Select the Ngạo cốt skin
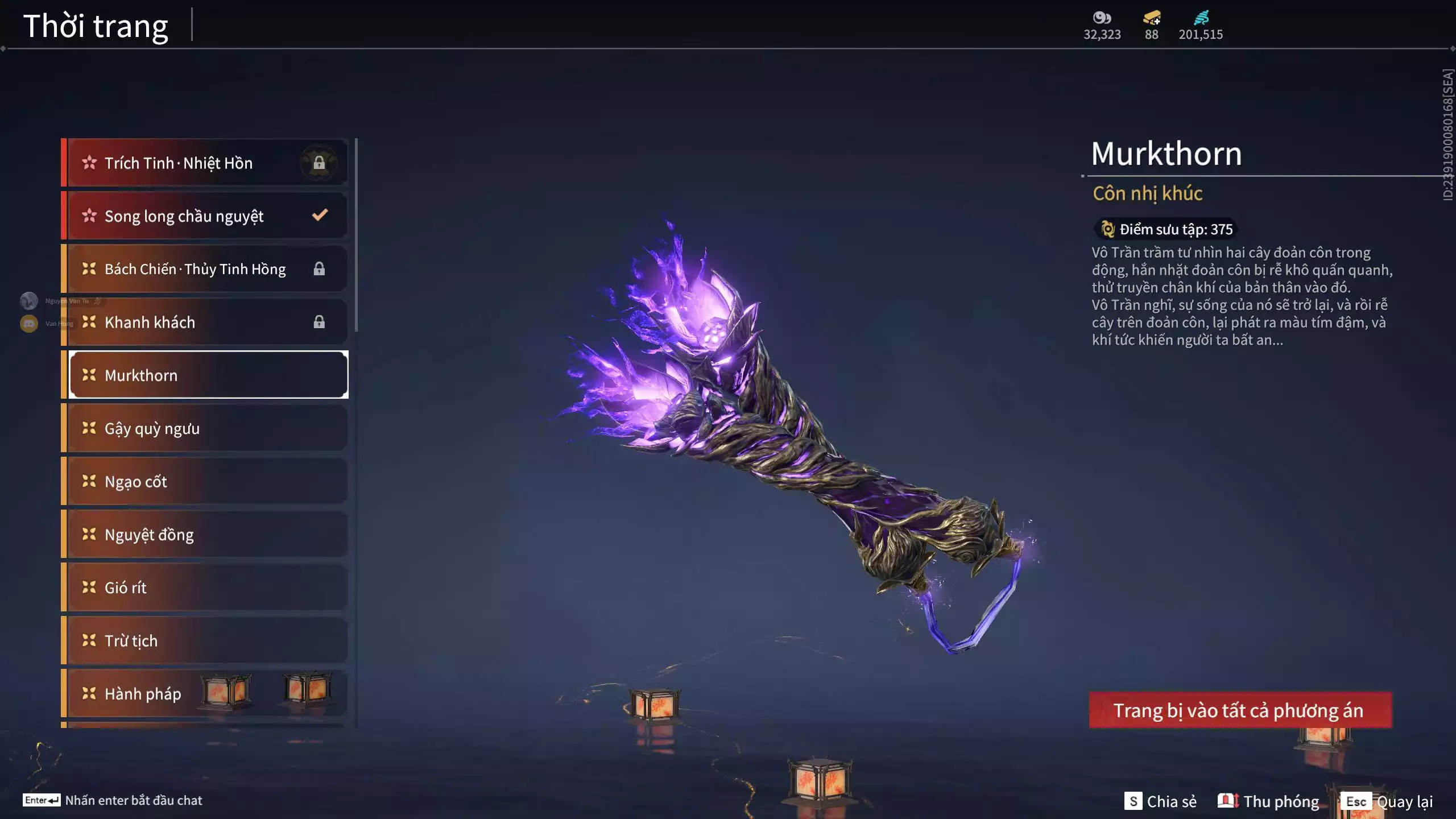The width and height of the screenshot is (1456, 819). tap(205, 482)
